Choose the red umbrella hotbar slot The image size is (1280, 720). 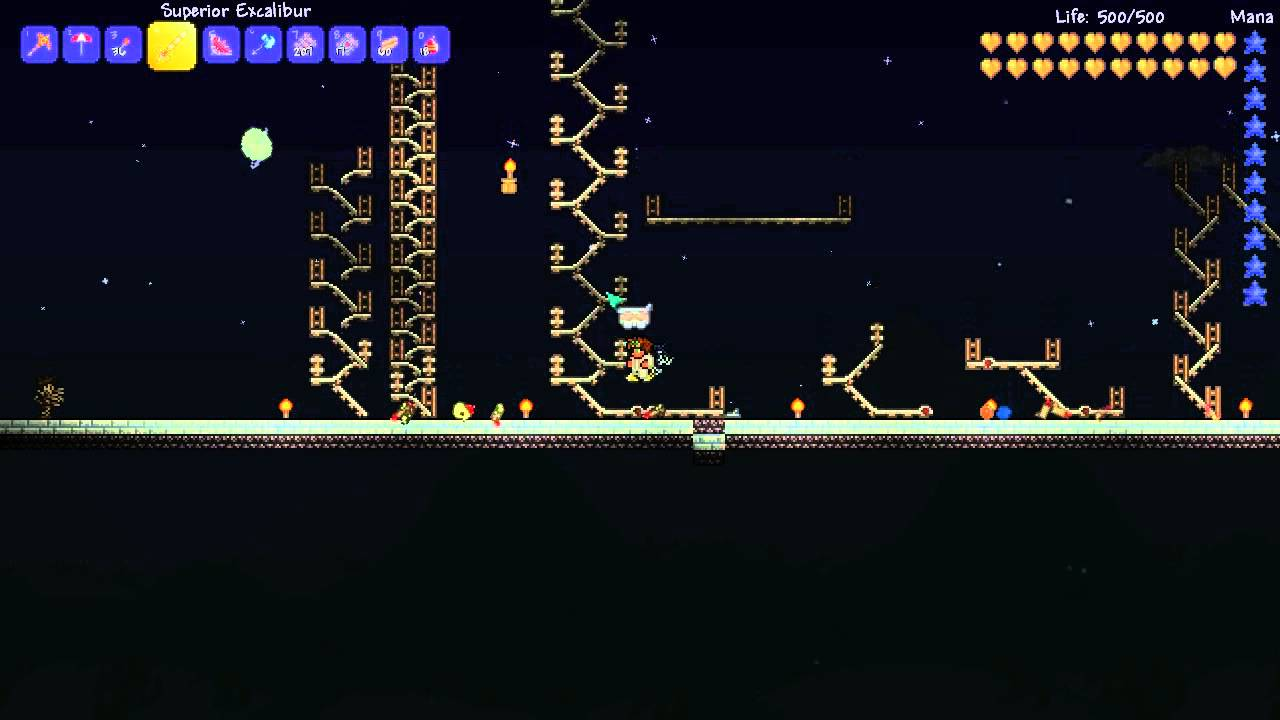coord(81,45)
